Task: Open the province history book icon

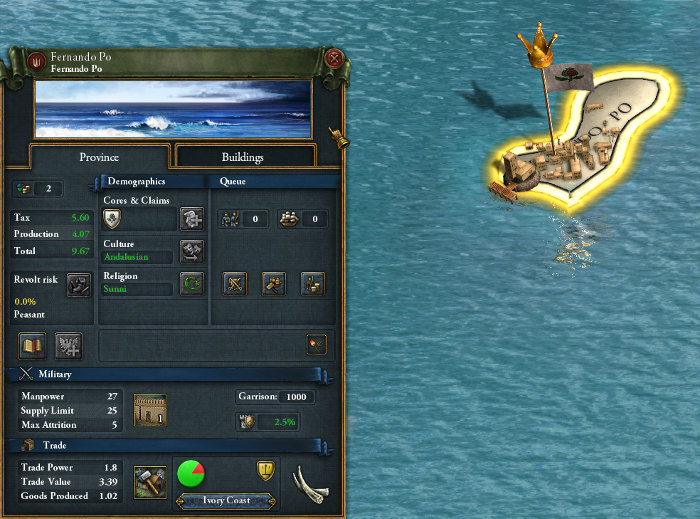Action: [33, 346]
